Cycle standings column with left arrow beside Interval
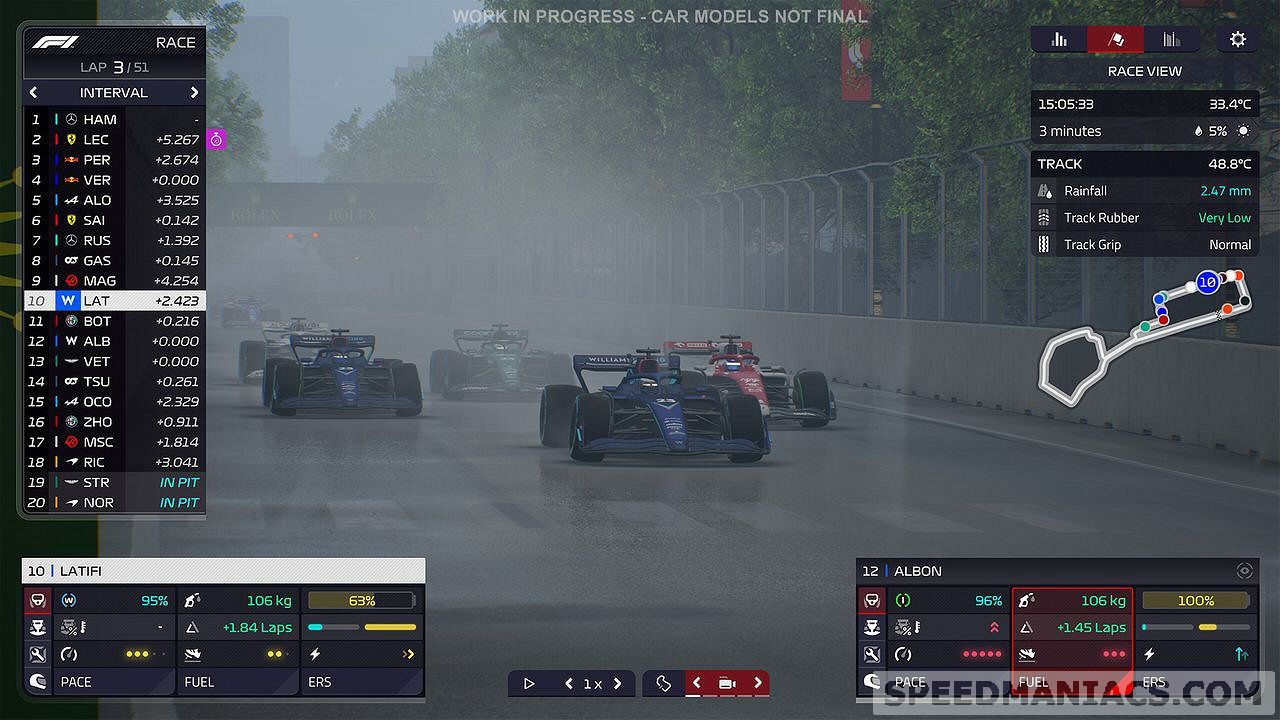The image size is (1280, 720). coord(33,92)
